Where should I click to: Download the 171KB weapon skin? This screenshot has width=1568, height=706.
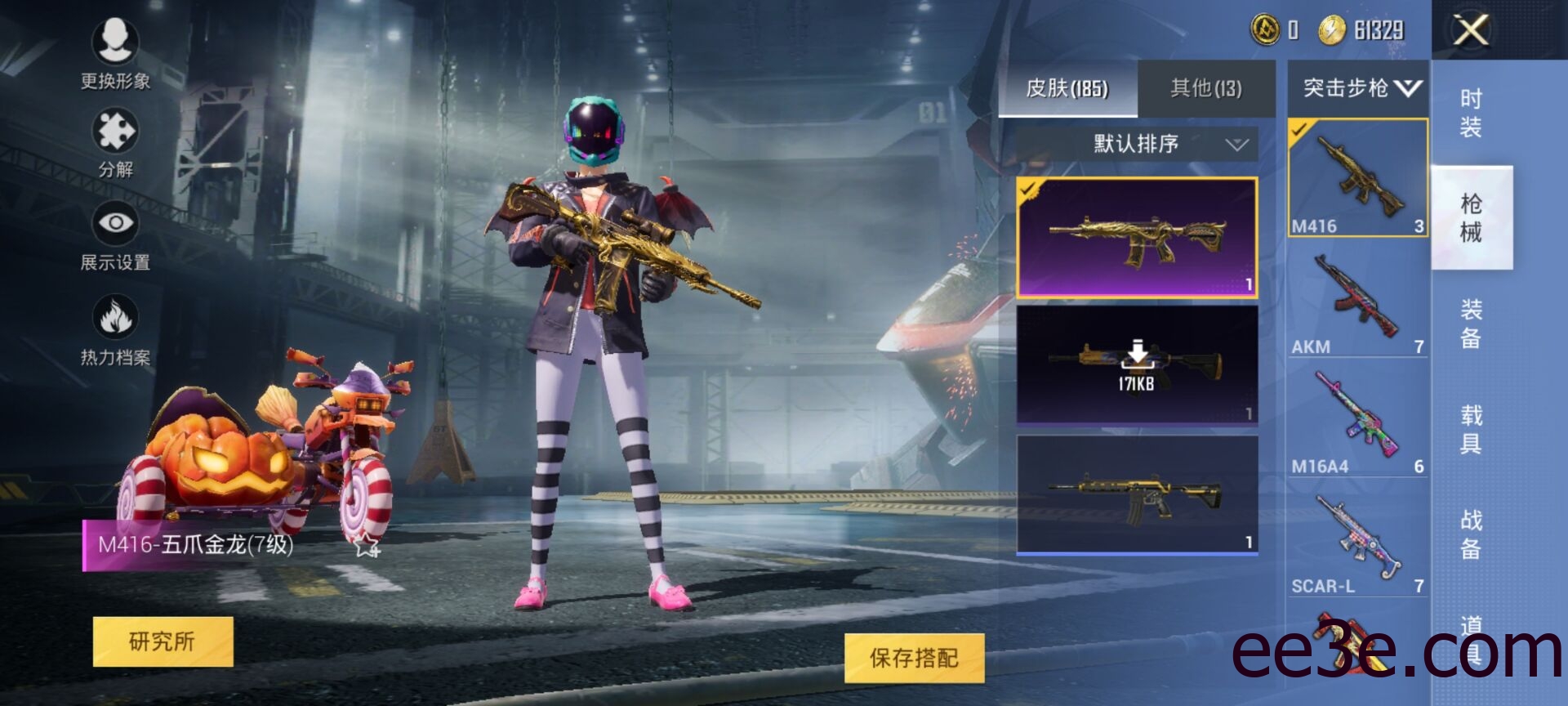(1136, 364)
